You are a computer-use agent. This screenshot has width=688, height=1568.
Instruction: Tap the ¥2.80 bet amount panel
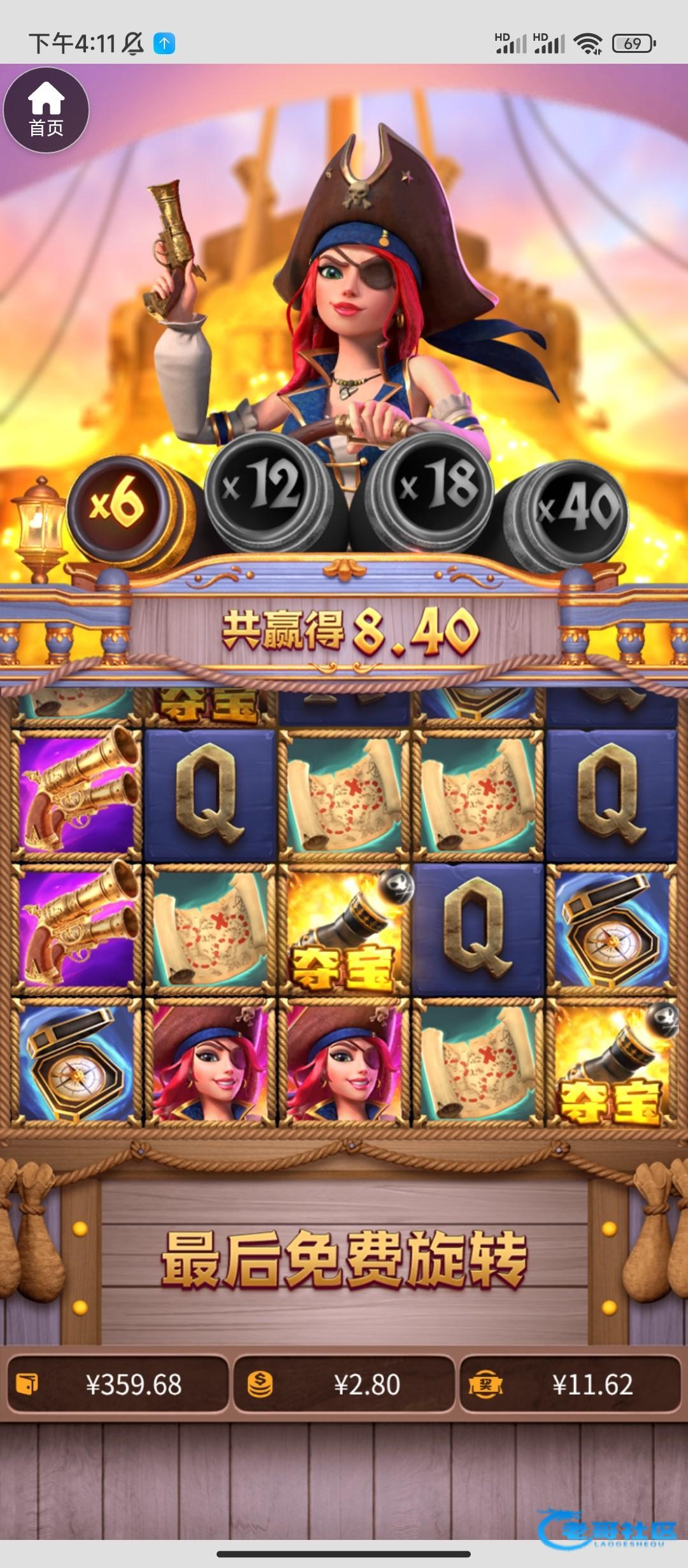[344, 1384]
